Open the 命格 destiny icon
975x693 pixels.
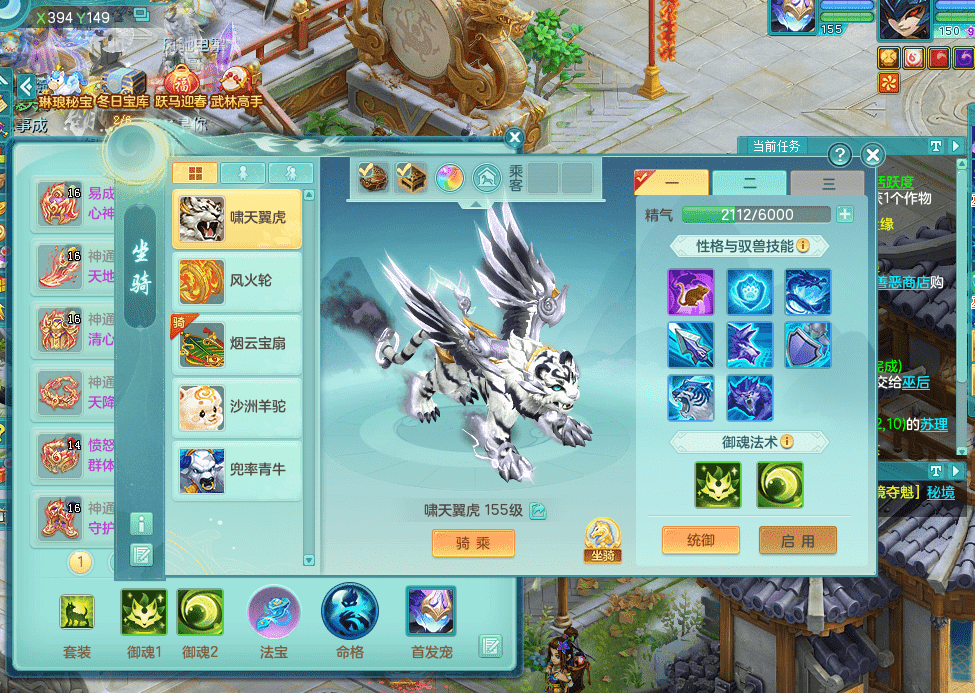click(x=350, y=612)
